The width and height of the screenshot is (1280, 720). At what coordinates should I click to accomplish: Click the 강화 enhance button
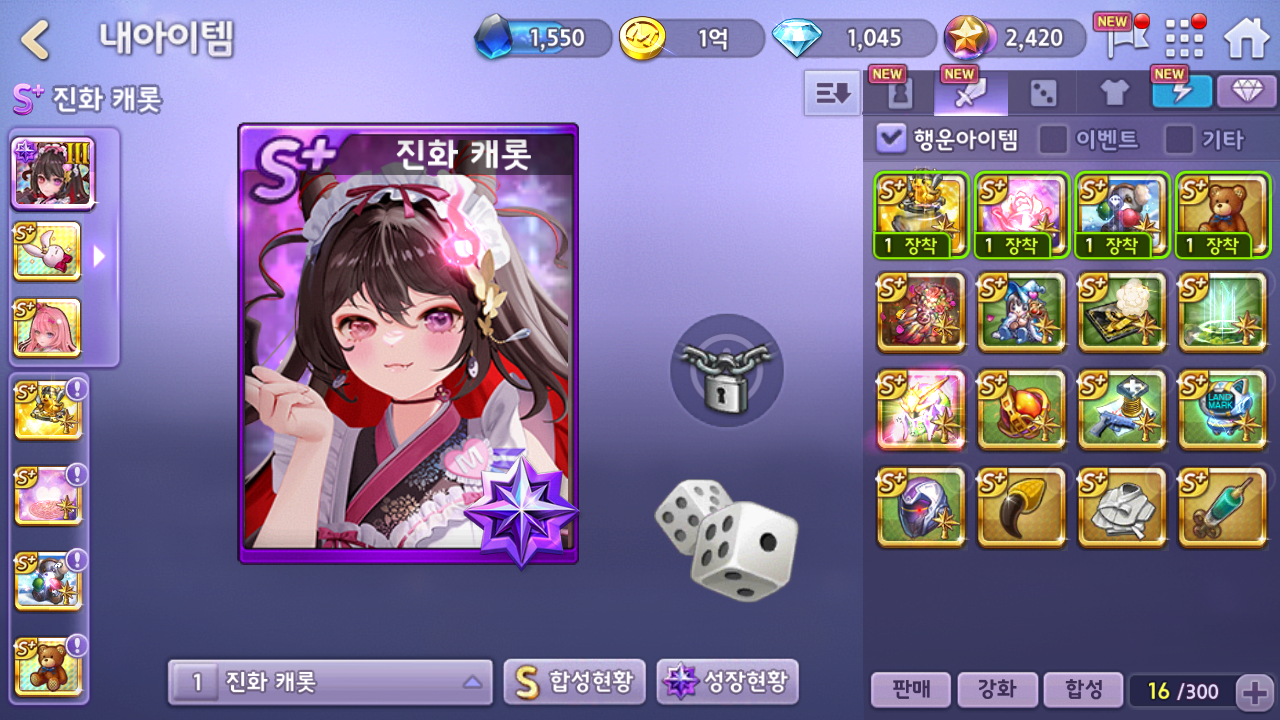(x=995, y=689)
